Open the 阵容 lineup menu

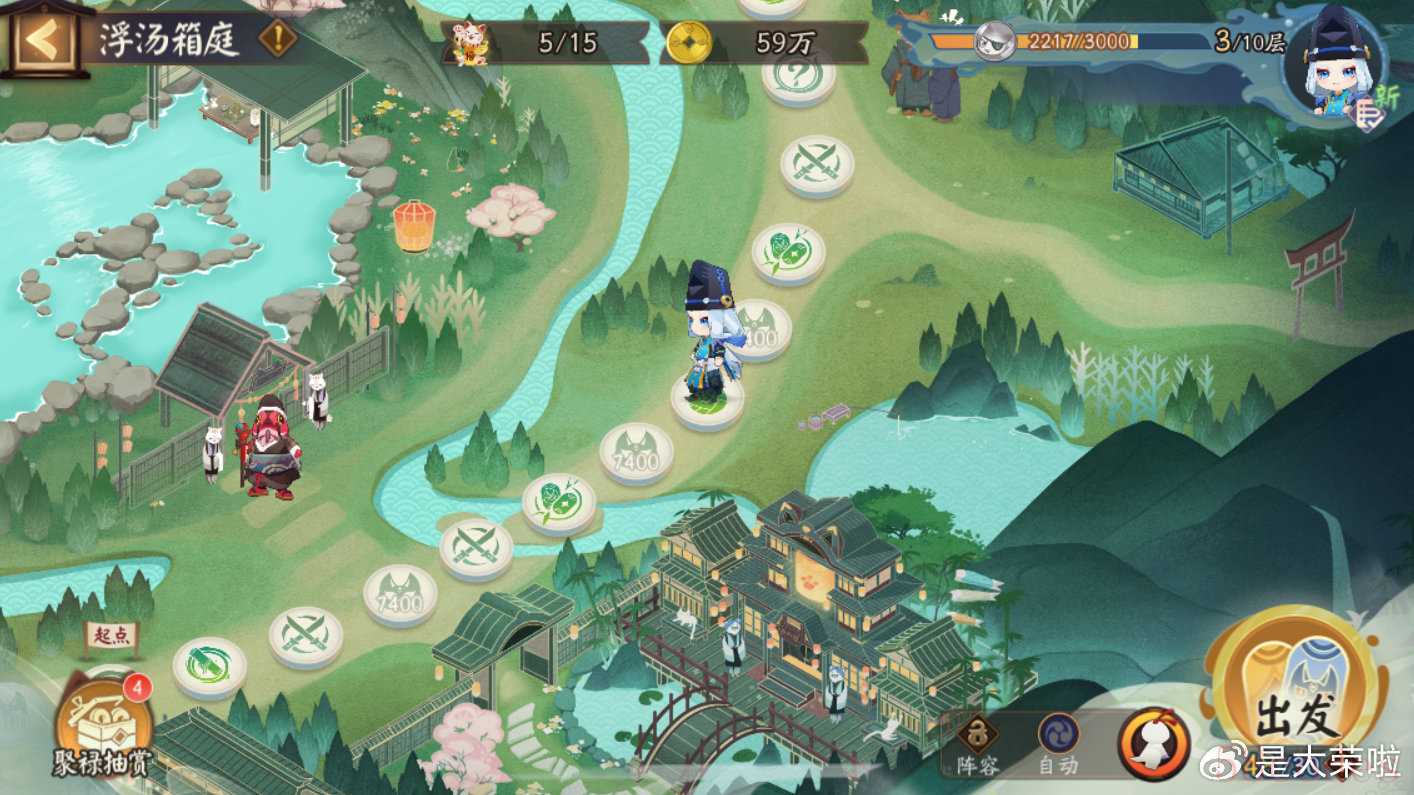(976, 745)
